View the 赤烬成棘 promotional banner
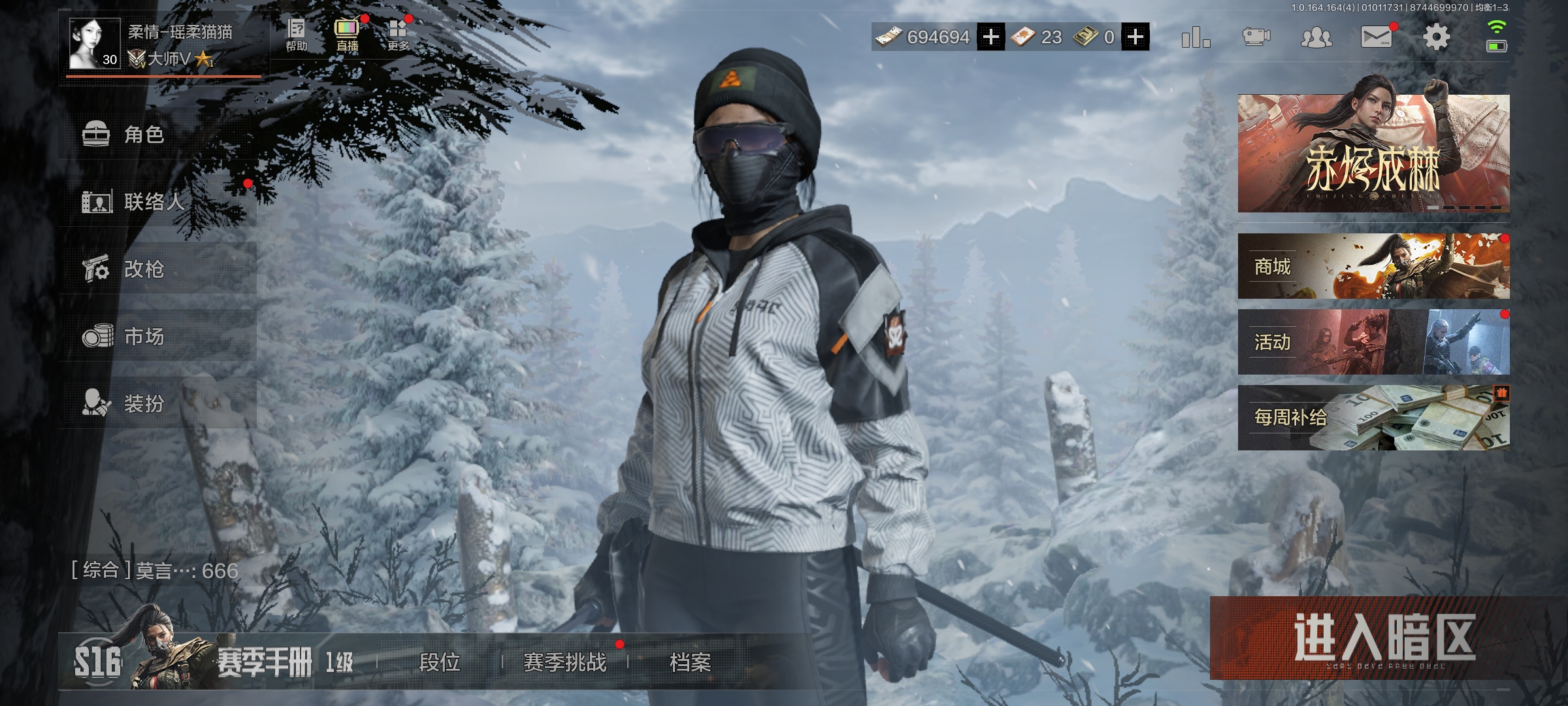 pos(1373,153)
